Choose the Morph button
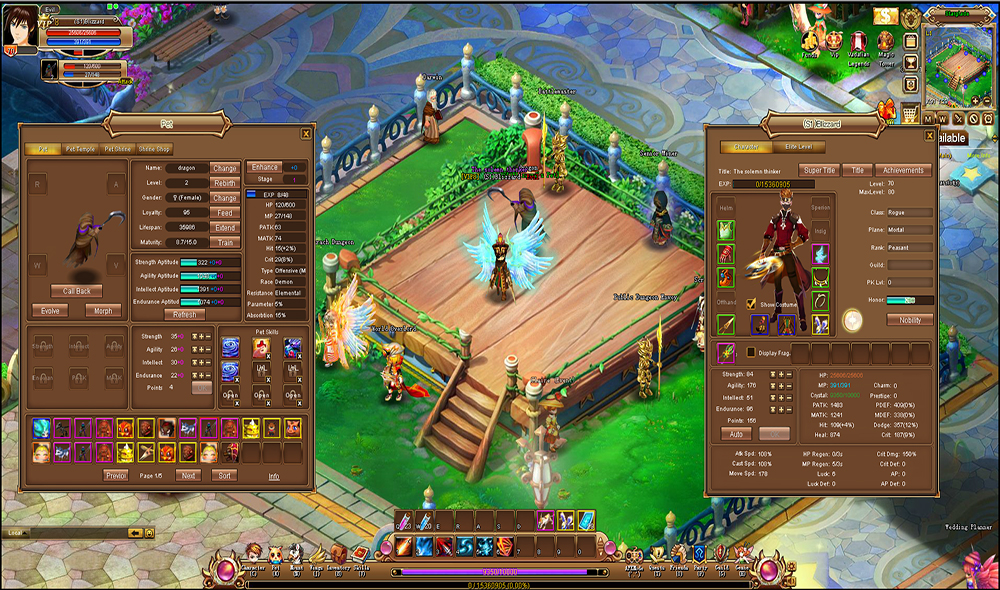 pyautogui.click(x=103, y=310)
